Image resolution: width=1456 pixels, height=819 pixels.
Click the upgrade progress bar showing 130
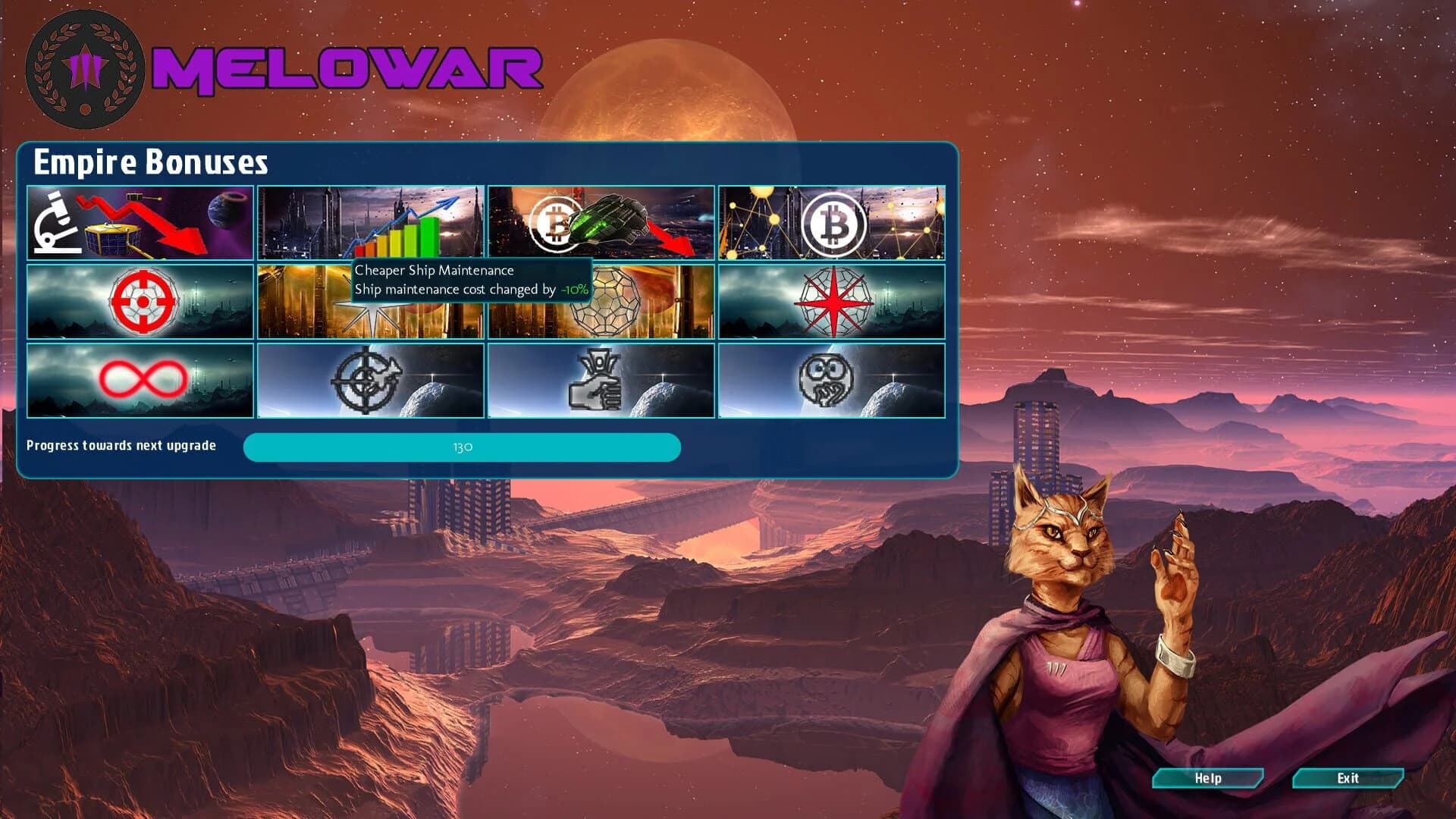pos(461,447)
